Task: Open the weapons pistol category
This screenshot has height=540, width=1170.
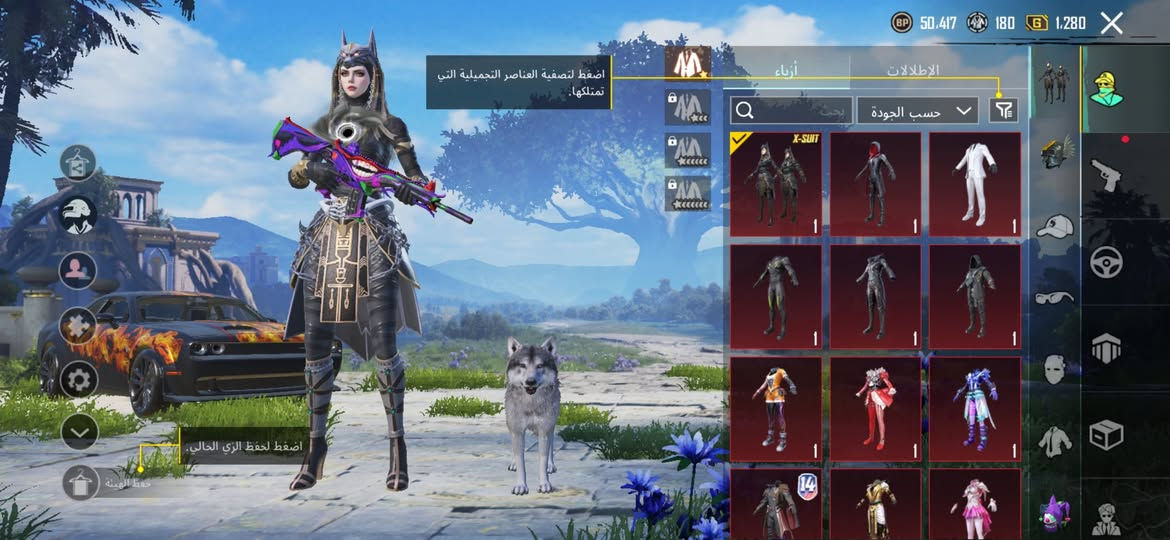Action: tap(1105, 174)
